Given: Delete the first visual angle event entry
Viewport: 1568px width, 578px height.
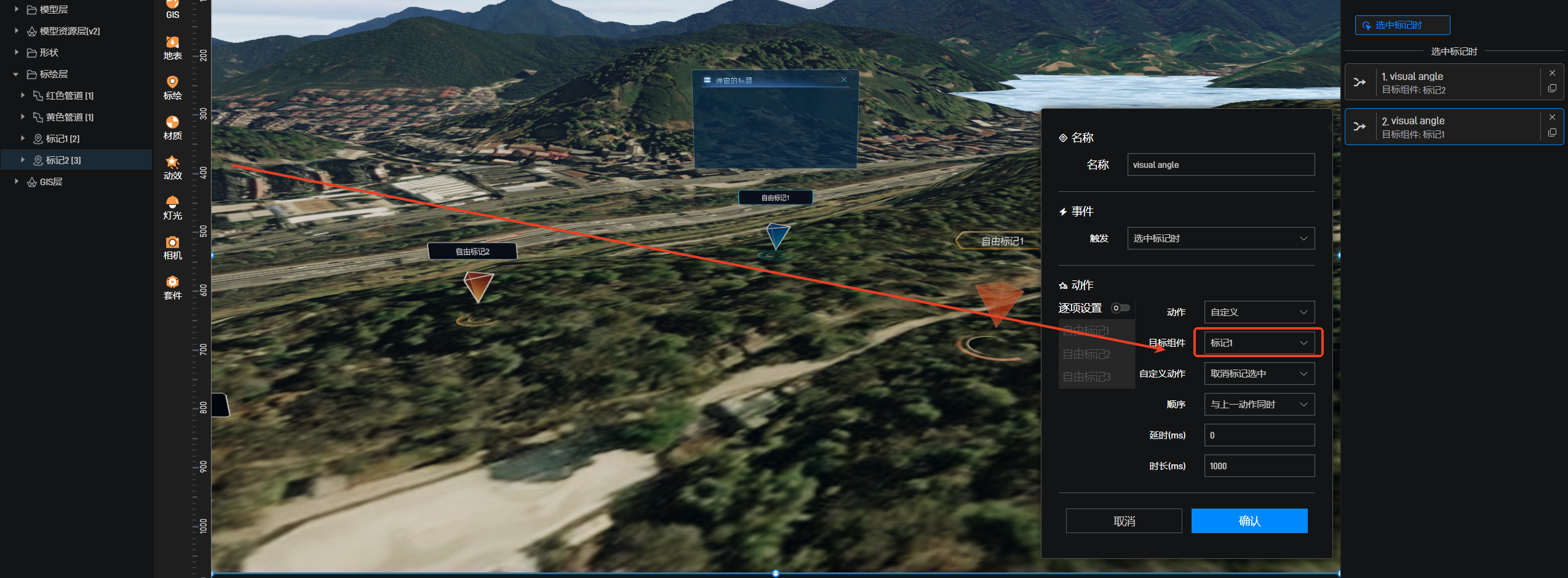Looking at the screenshot, I should pyautogui.click(x=1552, y=73).
